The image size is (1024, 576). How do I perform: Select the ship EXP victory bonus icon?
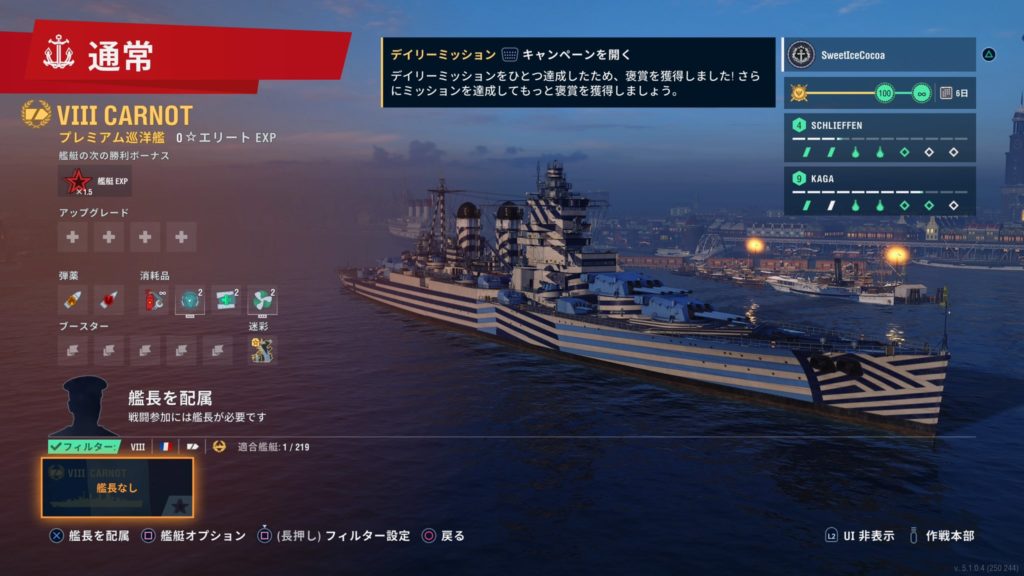pos(76,181)
